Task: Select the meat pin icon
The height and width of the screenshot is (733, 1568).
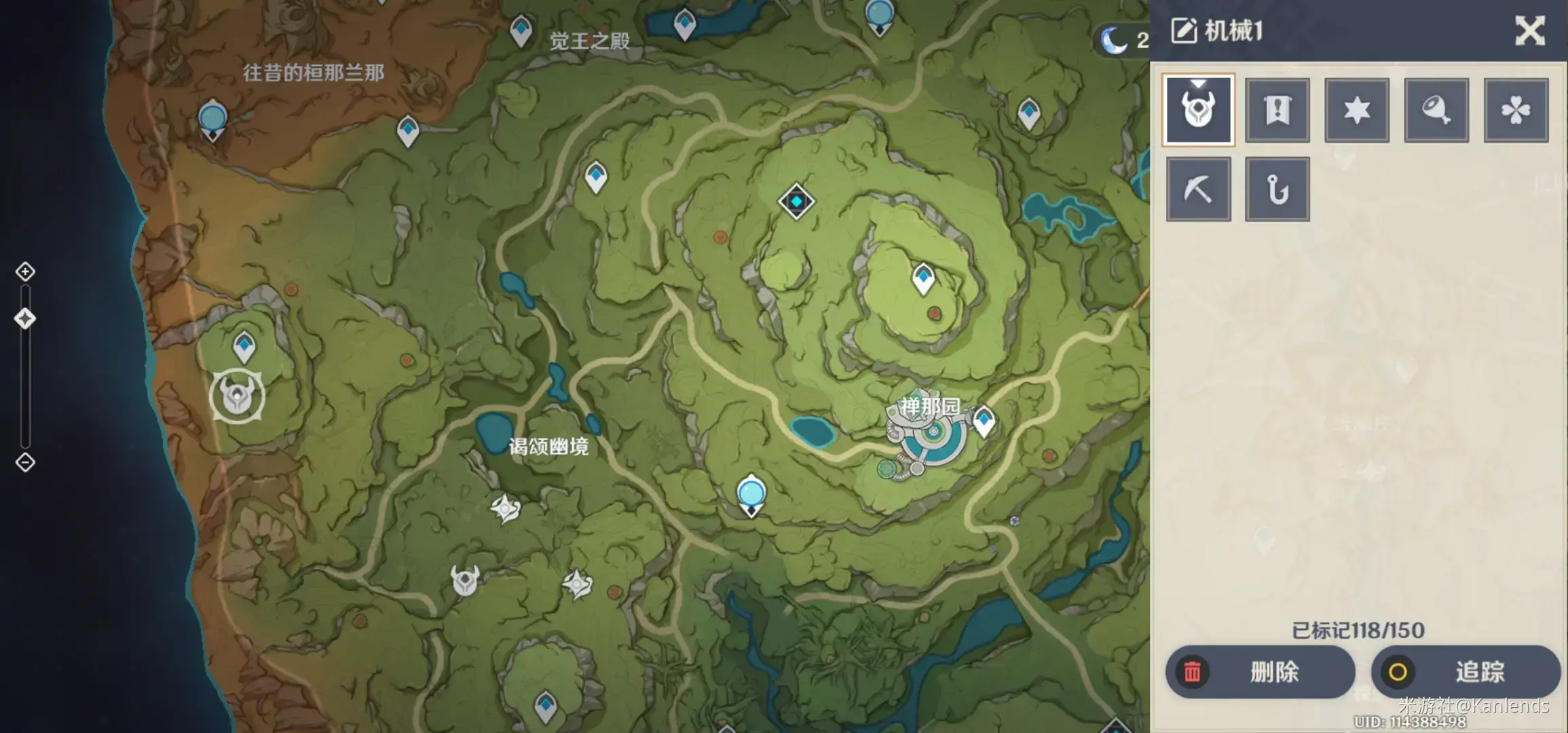Action: (1436, 109)
